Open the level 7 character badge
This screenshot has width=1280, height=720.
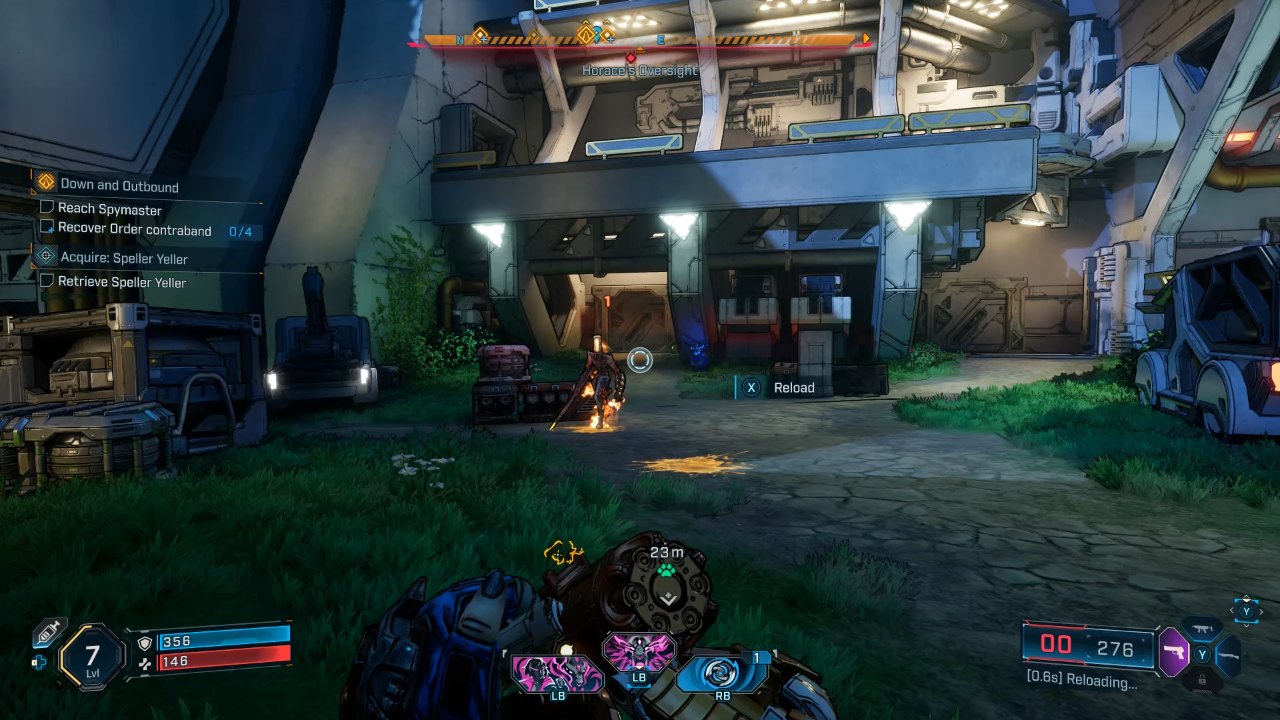(x=92, y=657)
